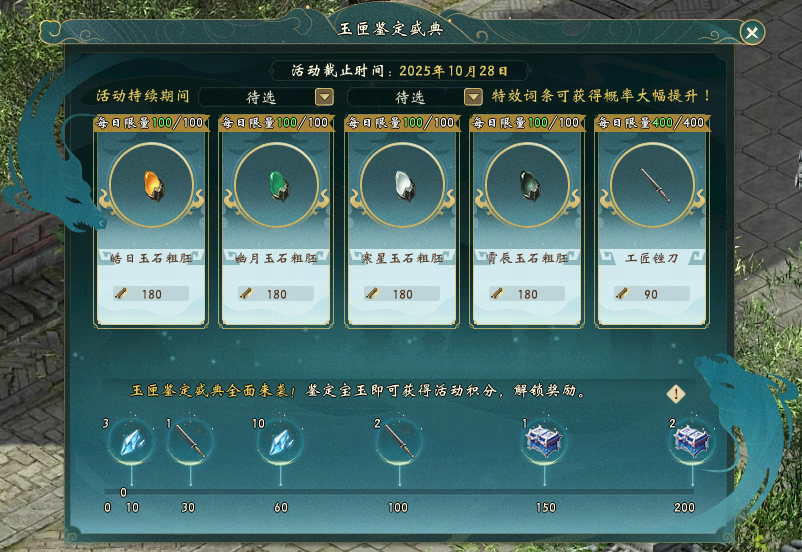This screenshot has height=552, width=802.
Task: Buy 工匠锉刀 with the 90 price button
Action: point(652,294)
